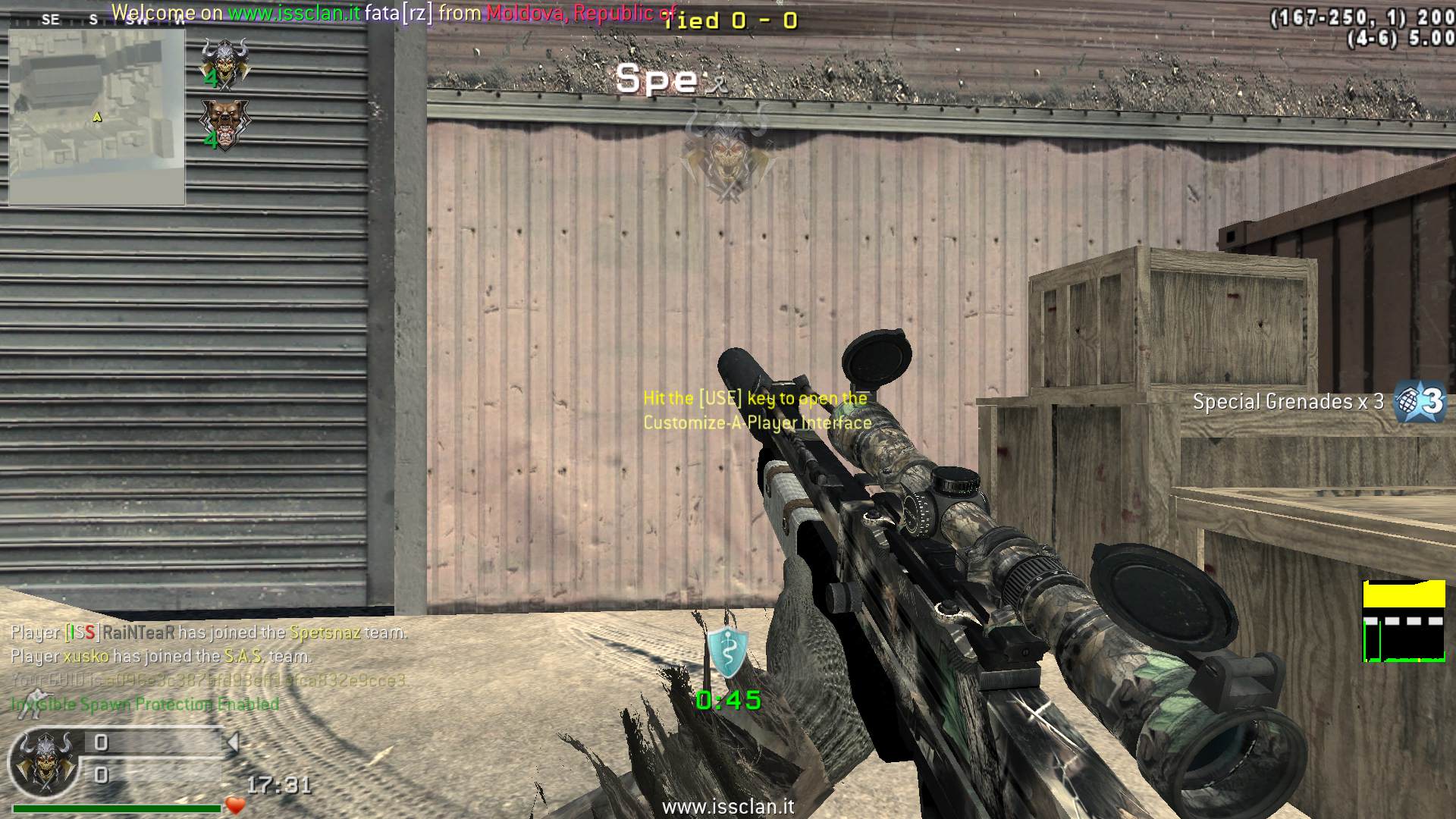The height and width of the screenshot is (819, 1456).
Task: Click the red heart health icon
Action: point(236,805)
